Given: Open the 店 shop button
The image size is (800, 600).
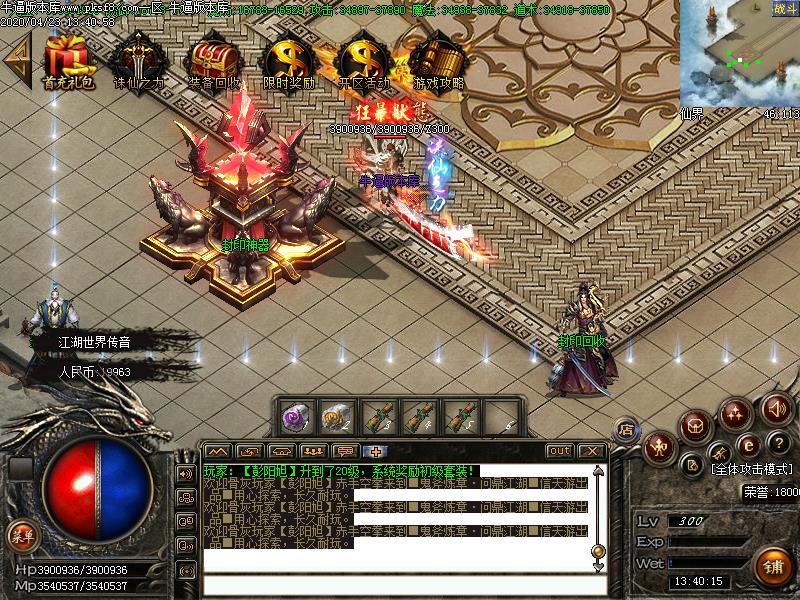Looking at the screenshot, I should (627, 429).
